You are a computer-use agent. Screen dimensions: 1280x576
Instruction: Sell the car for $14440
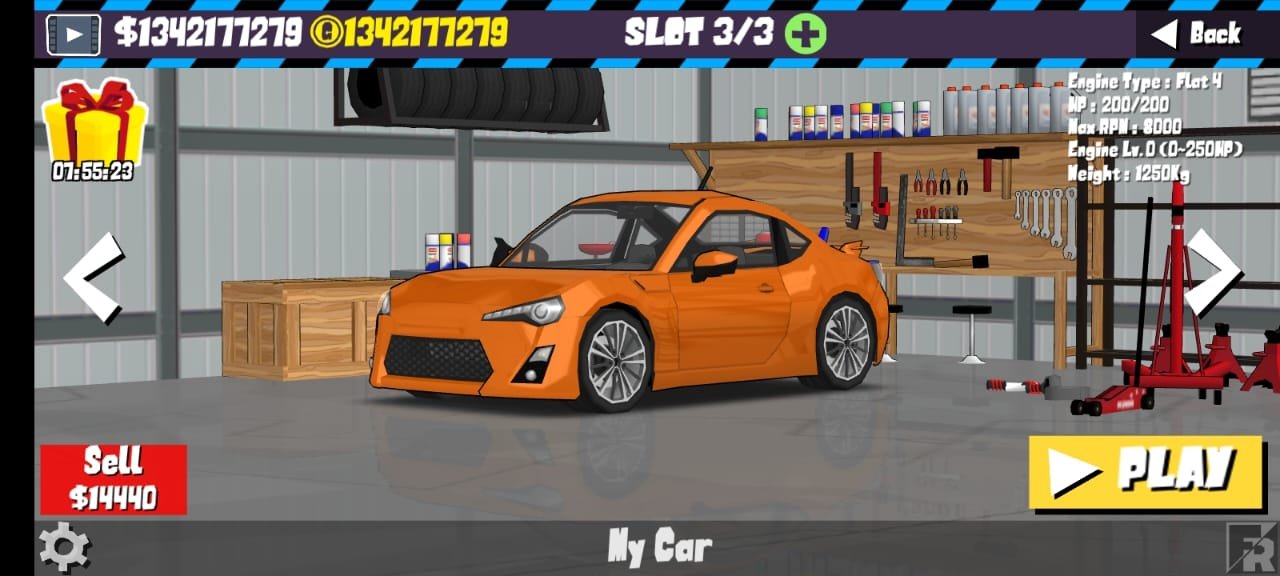click(113, 480)
